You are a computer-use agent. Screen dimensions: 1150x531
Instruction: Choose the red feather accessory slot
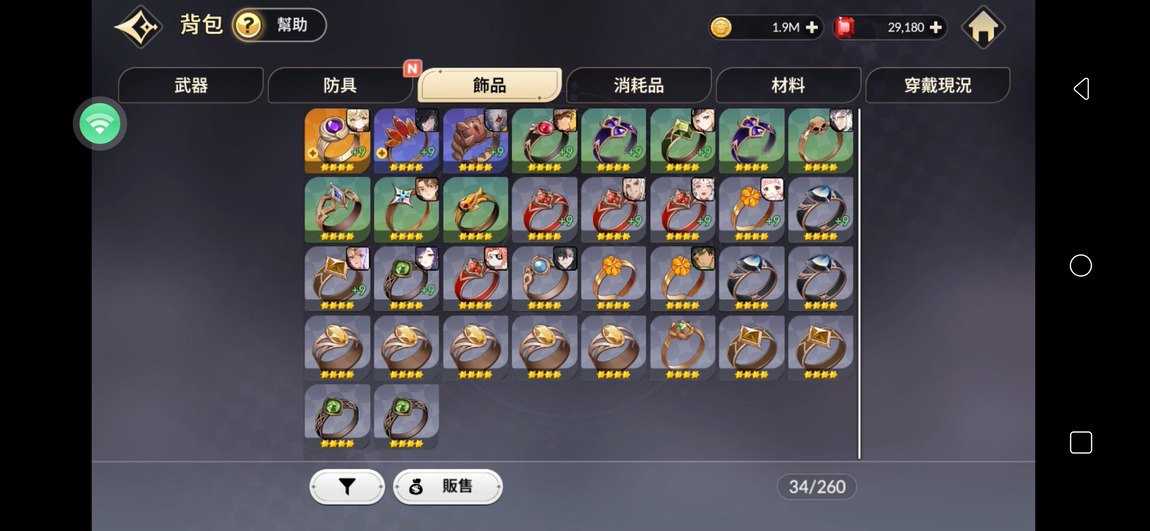(406, 141)
